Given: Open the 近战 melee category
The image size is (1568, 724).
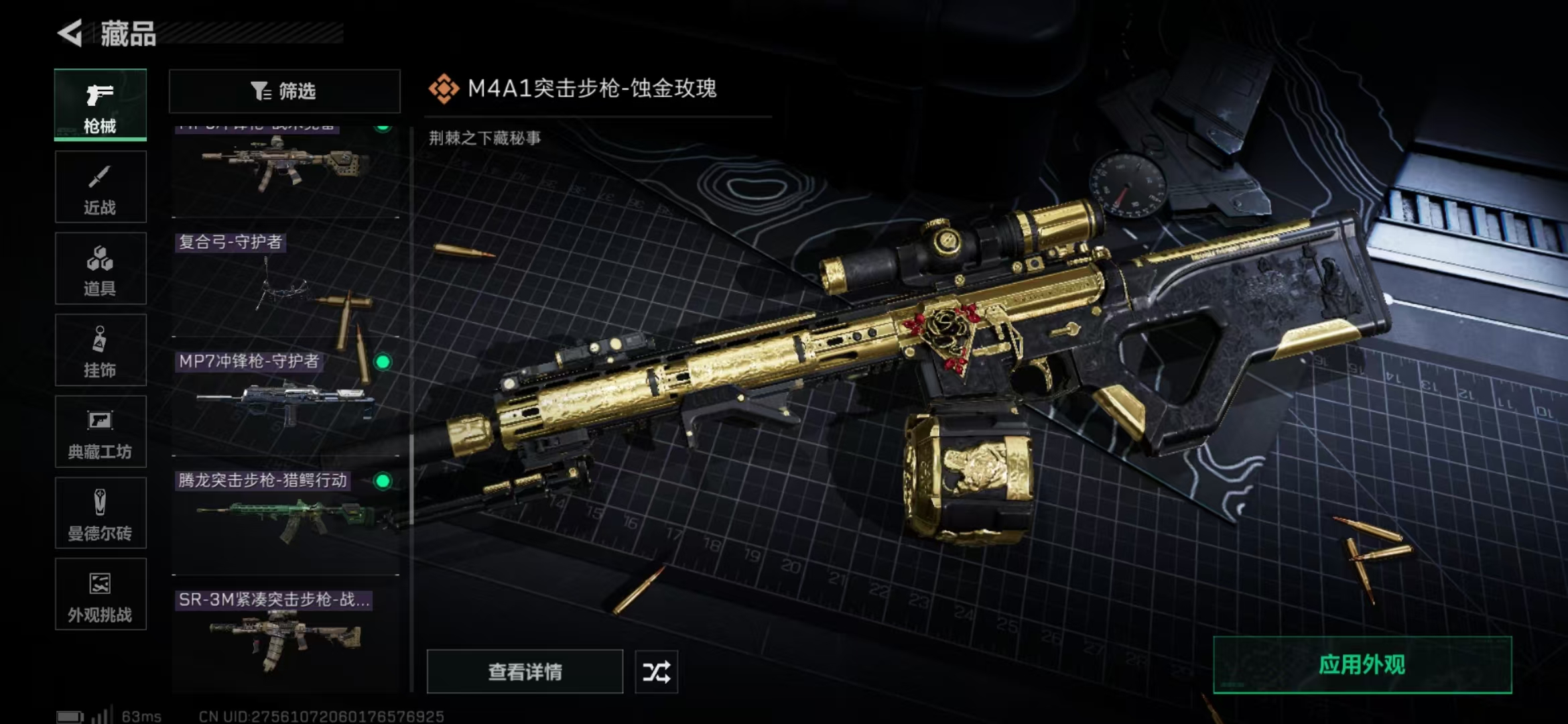Looking at the screenshot, I should pyautogui.click(x=101, y=187).
